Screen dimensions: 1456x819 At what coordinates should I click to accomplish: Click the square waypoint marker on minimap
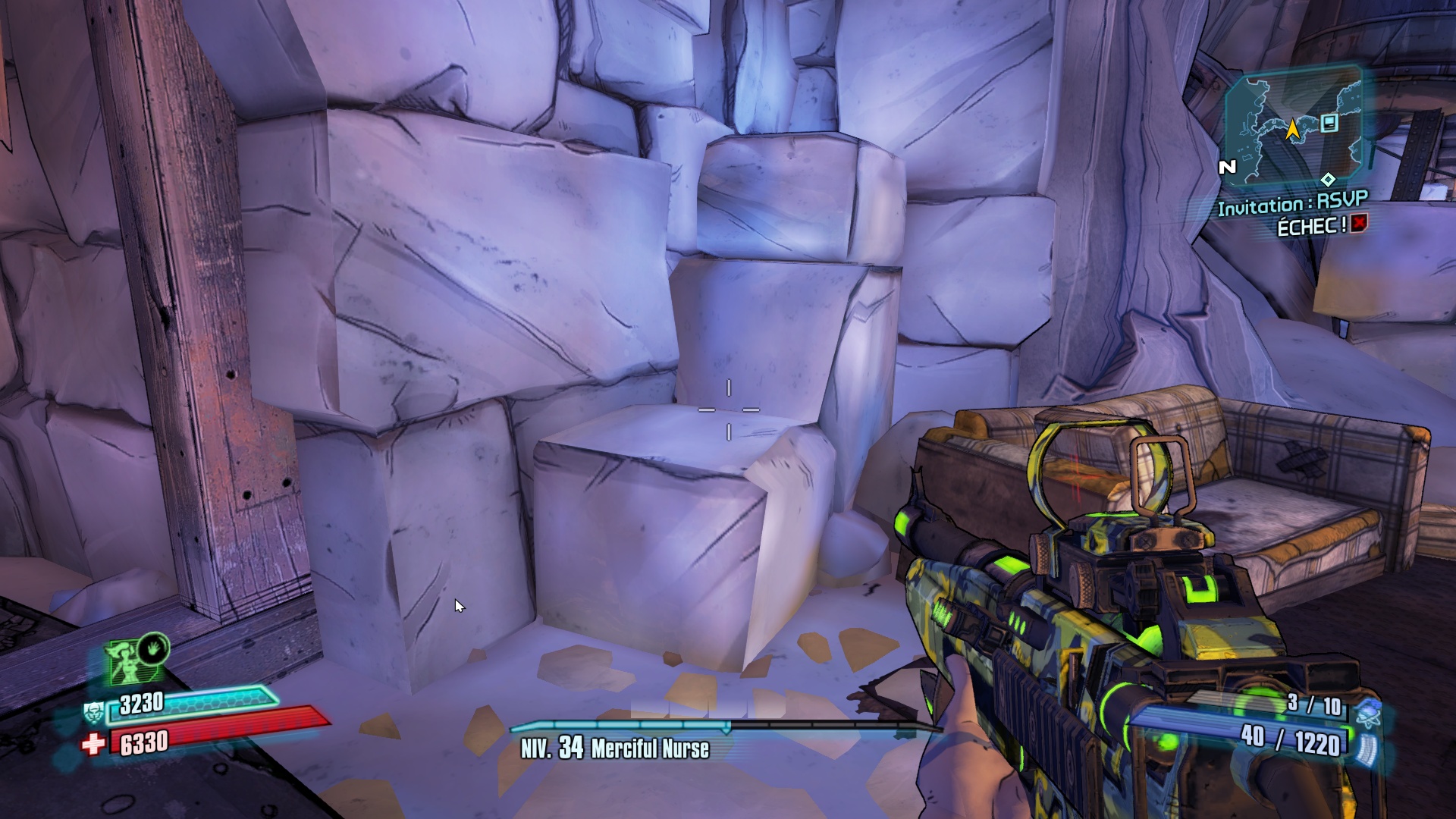pyautogui.click(x=1329, y=123)
